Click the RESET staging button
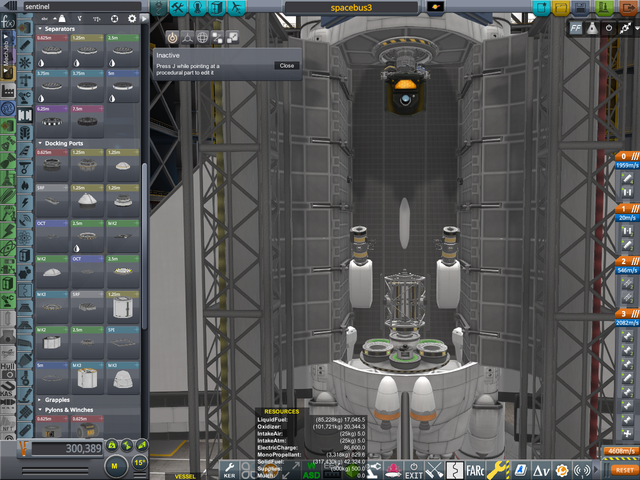This screenshot has width=640, height=480. (x=624, y=468)
